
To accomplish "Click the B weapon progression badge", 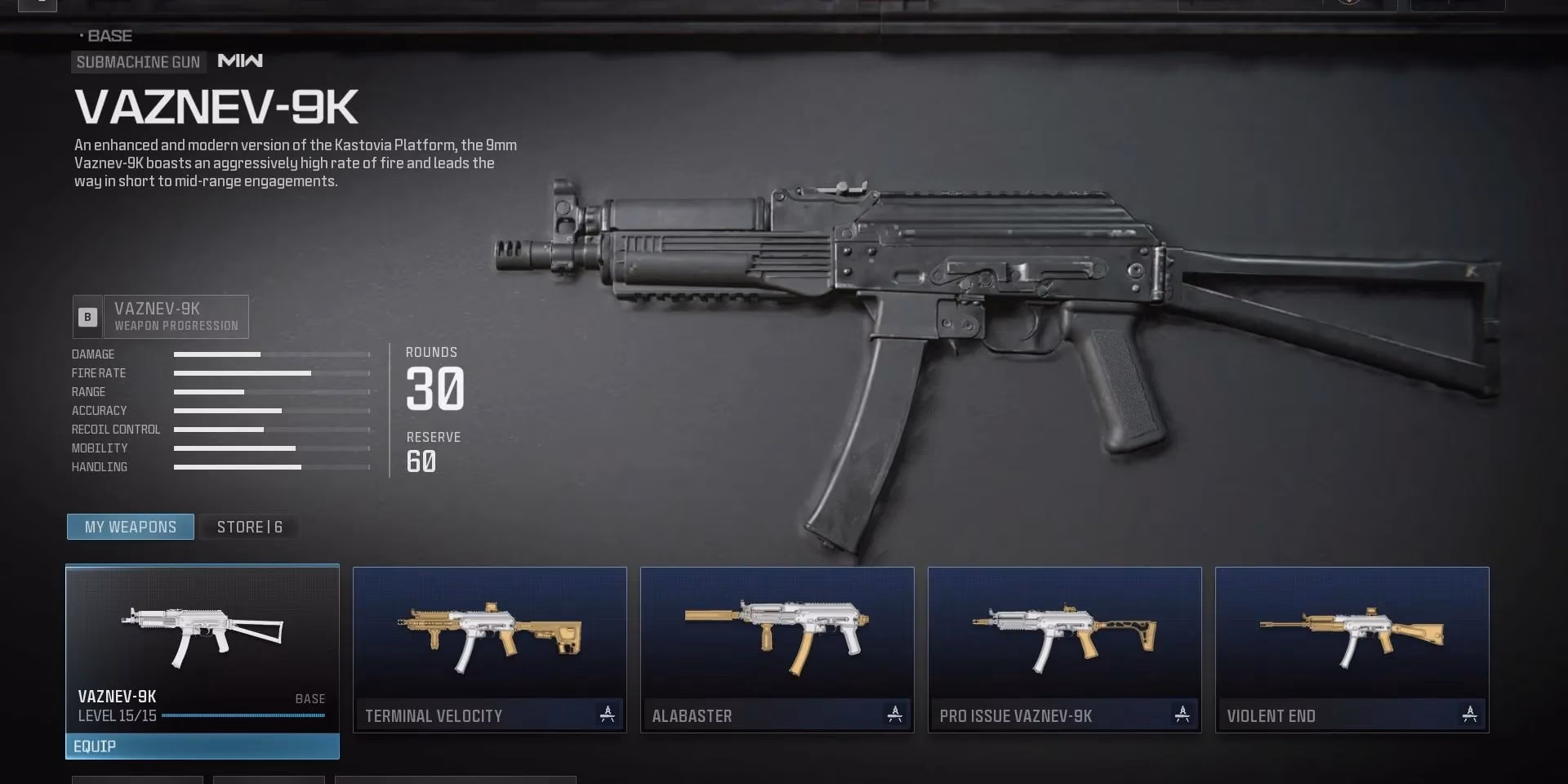I will coord(86,317).
